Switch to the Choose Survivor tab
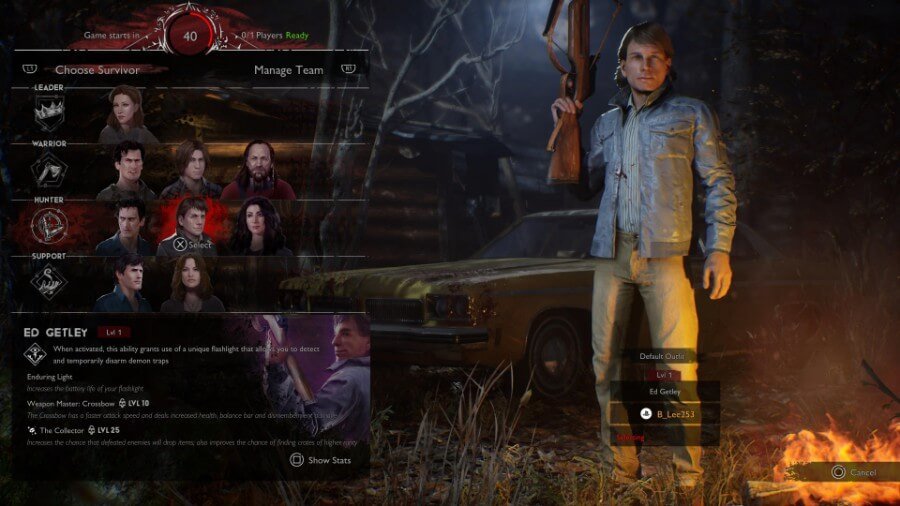The image size is (900, 506). point(97,70)
